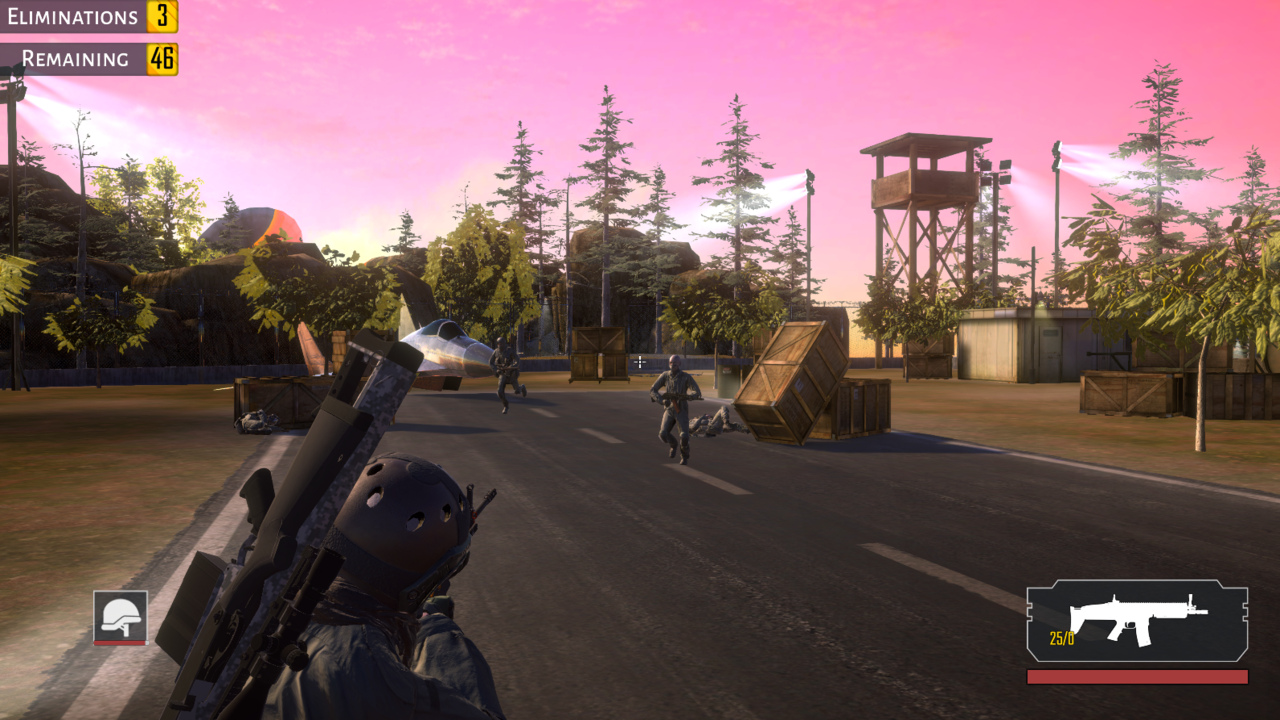Click the yellow Remaining count badge

tap(163, 59)
